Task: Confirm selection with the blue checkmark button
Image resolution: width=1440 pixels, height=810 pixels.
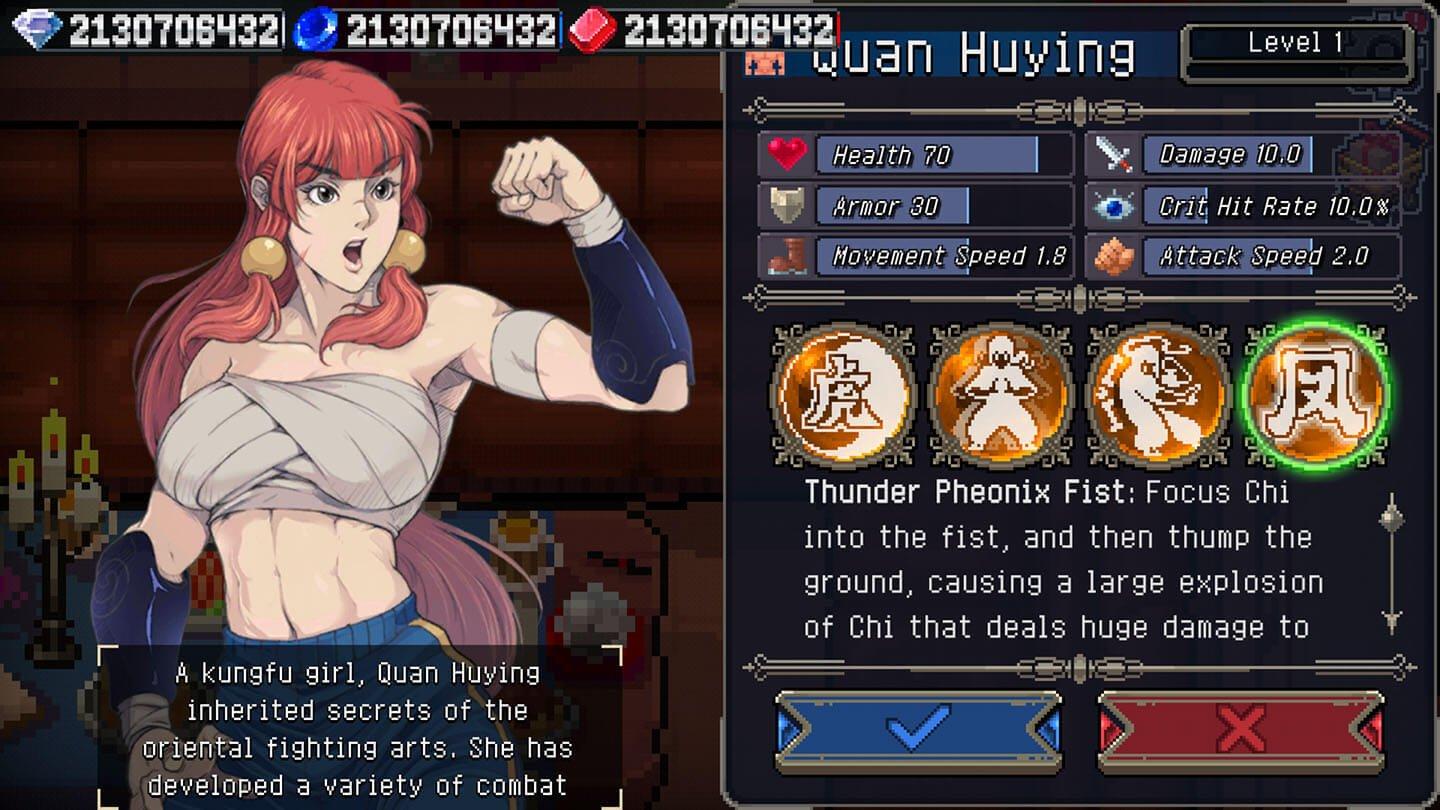Action: click(917, 731)
